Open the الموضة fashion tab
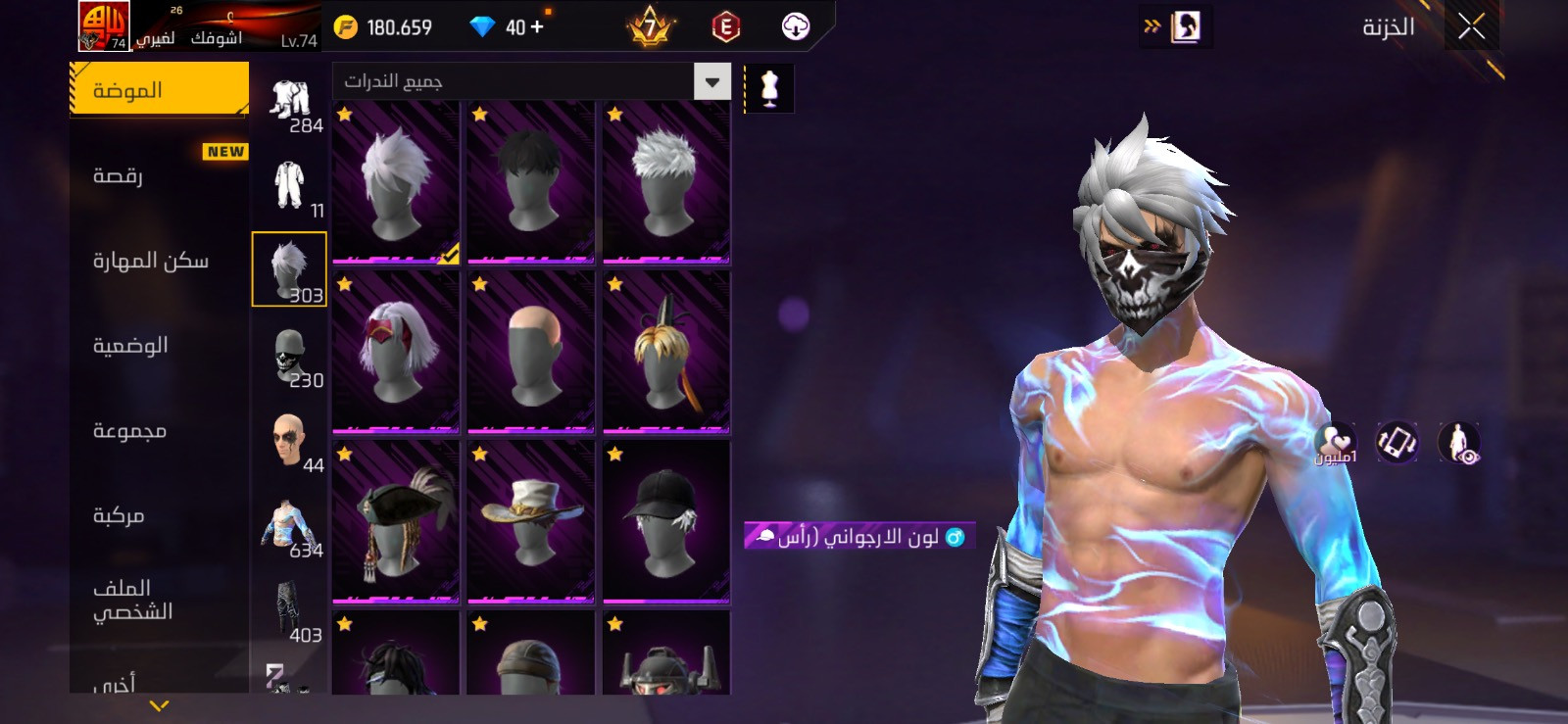 pos(159,90)
